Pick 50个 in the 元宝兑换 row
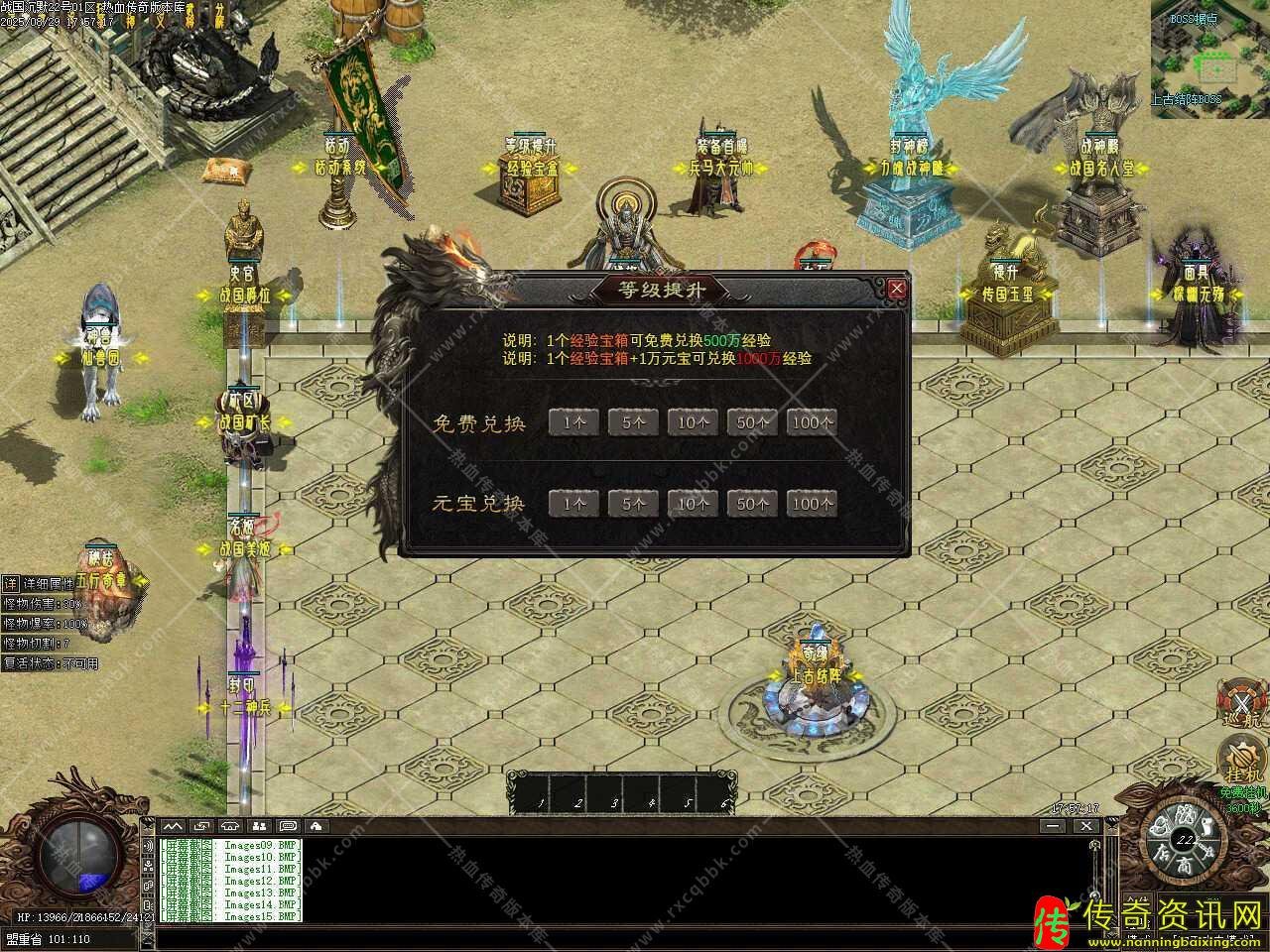This screenshot has height=952, width=1270. pyautogui.click(x=752, y=504)
